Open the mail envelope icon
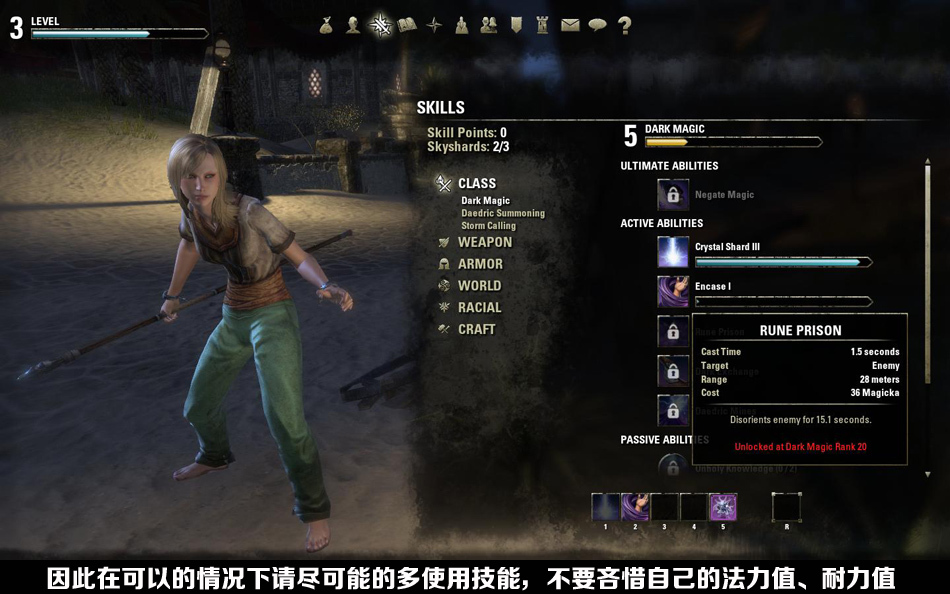This screenshot has width=950, height=594. 570,26
